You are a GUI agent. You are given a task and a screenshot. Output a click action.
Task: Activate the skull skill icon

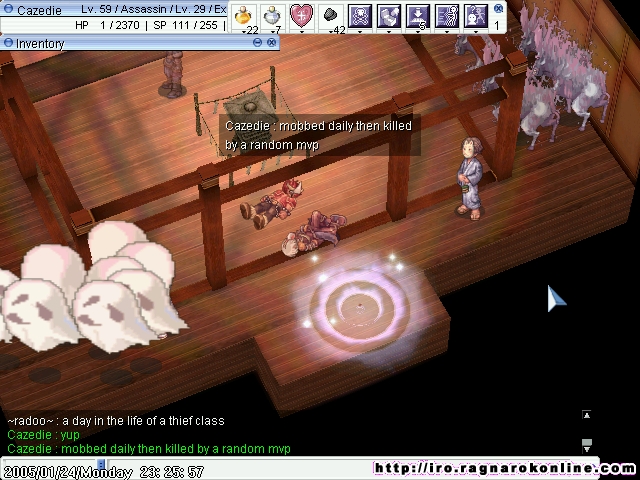point(359,15)
